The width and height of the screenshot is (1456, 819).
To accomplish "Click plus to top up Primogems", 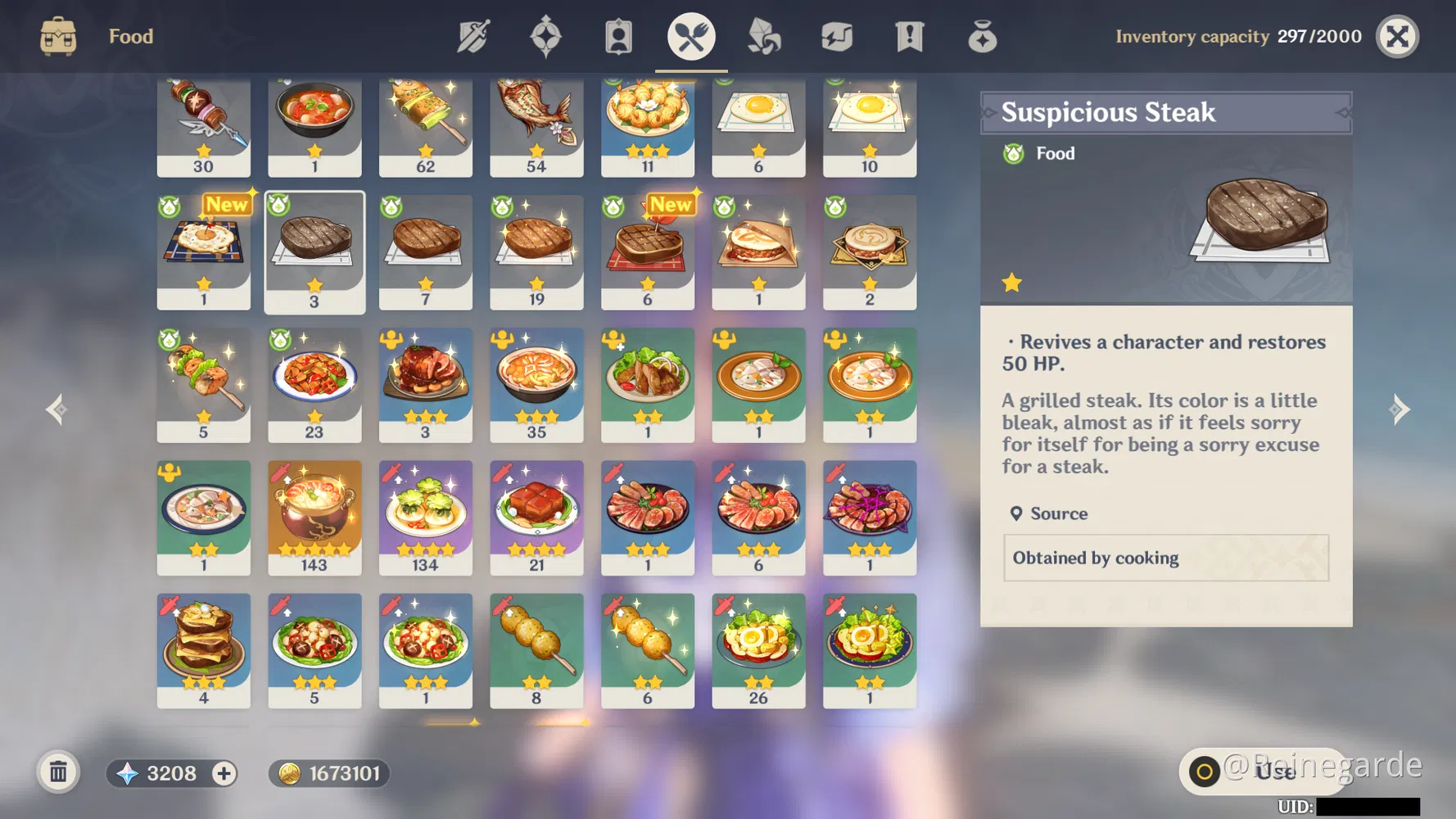I will point(222,772).
